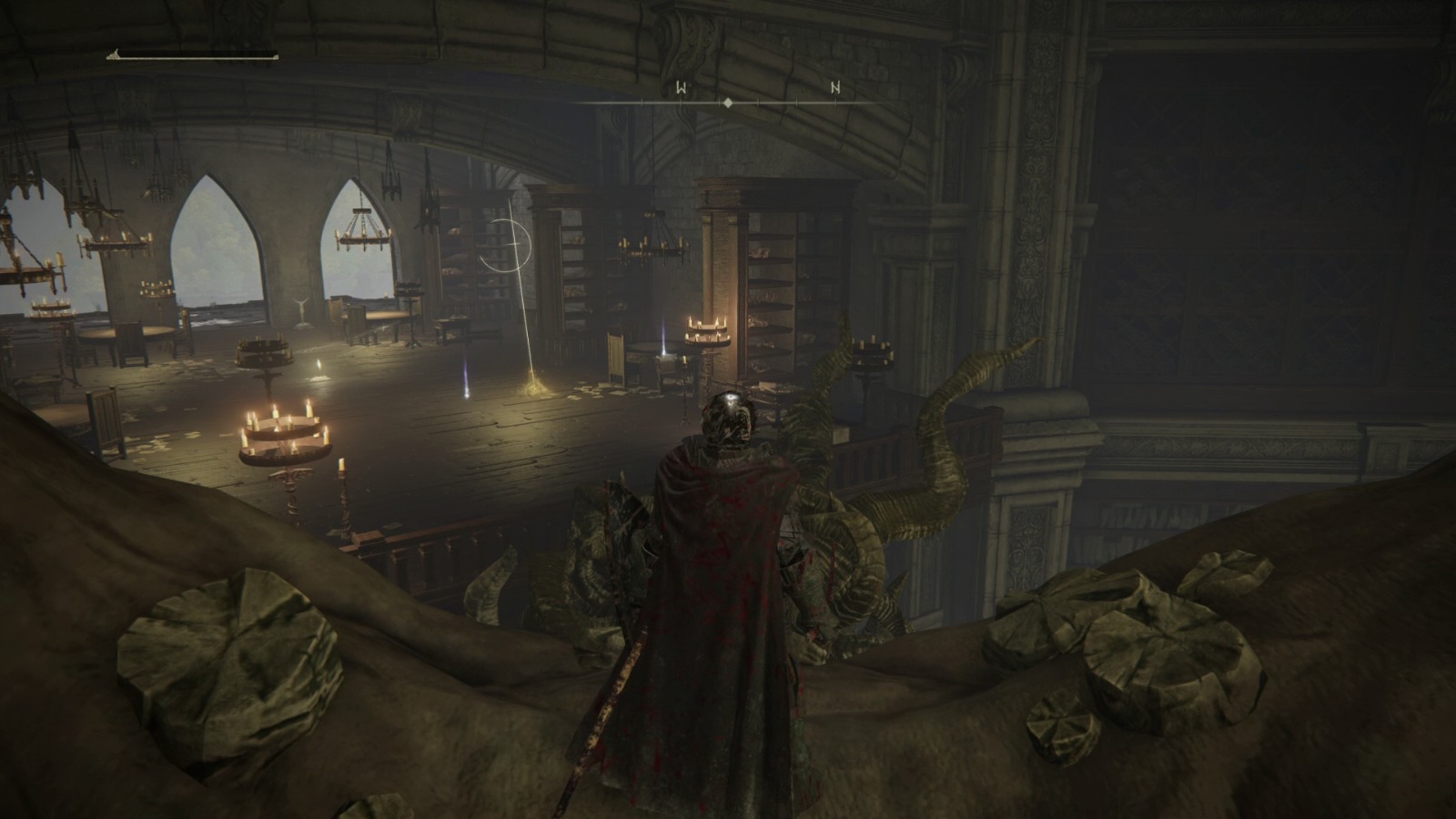Viewport: 1456px width, 819px height.
Task: Click the wall-mounted candle sconce on the right
Action: (x=874, y=355)
